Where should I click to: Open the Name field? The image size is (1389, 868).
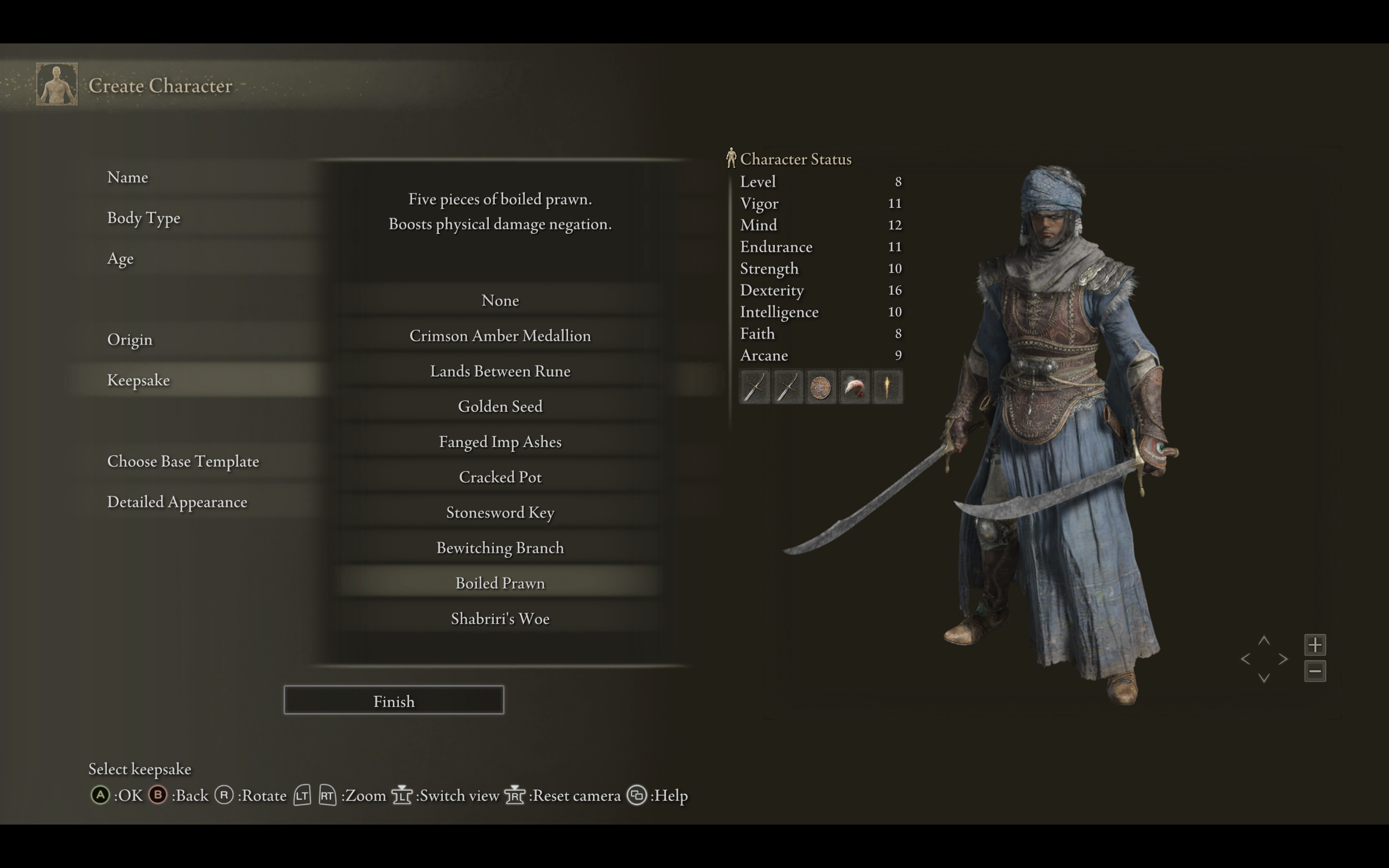point(128,177)
